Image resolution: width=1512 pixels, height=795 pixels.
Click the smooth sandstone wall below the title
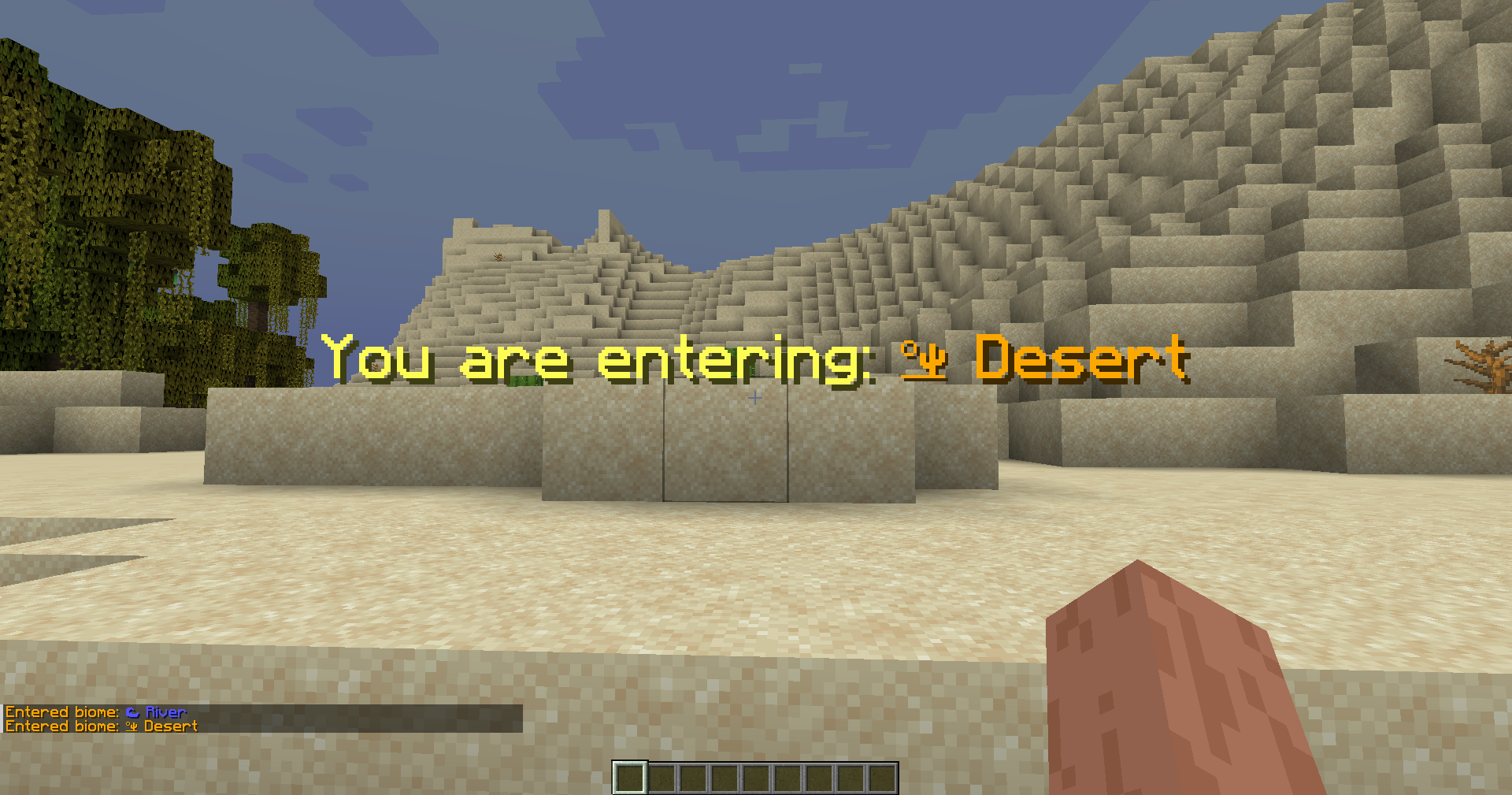click(724, 441)
